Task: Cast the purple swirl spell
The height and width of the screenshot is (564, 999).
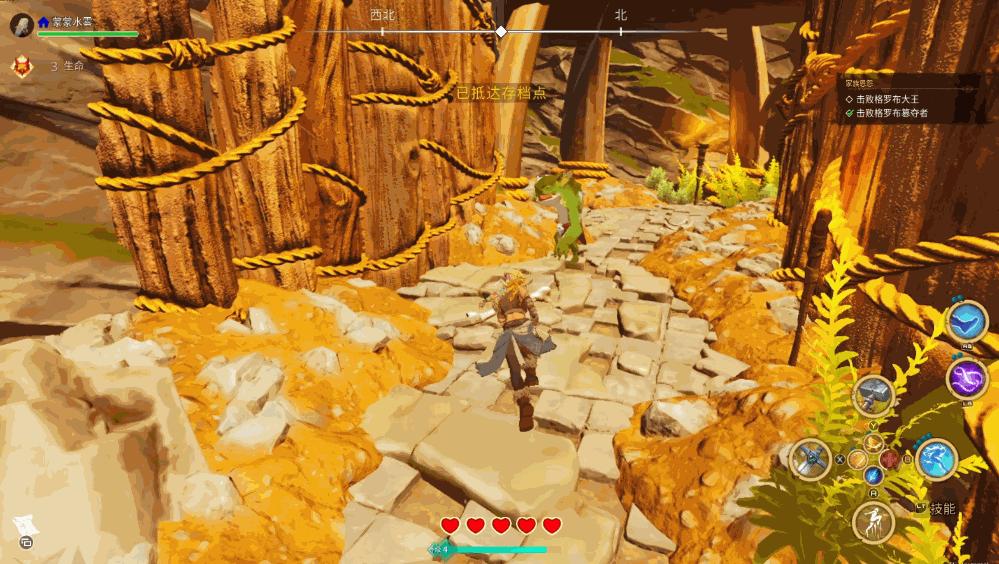Action: [967, 379]
